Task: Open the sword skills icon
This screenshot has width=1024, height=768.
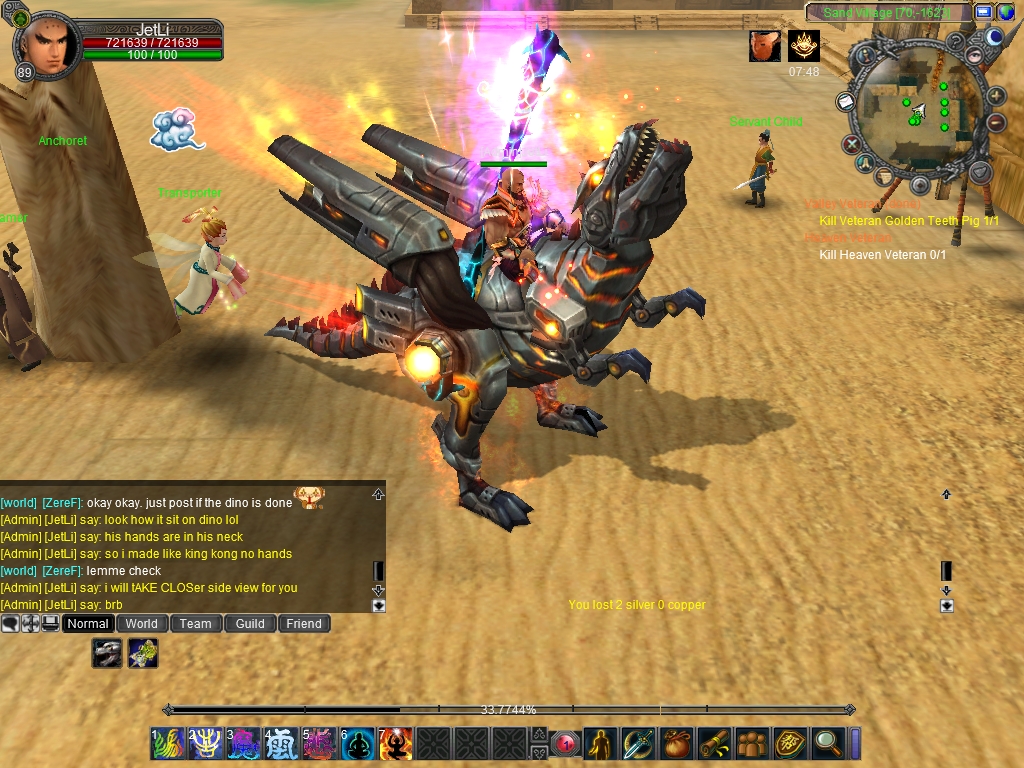Action: click(638, 743)
